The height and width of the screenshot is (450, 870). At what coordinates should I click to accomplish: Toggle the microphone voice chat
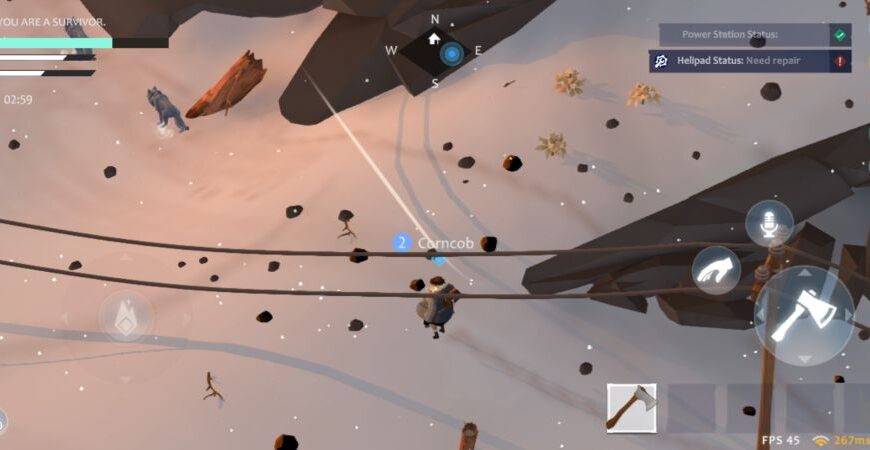[769, 224]
